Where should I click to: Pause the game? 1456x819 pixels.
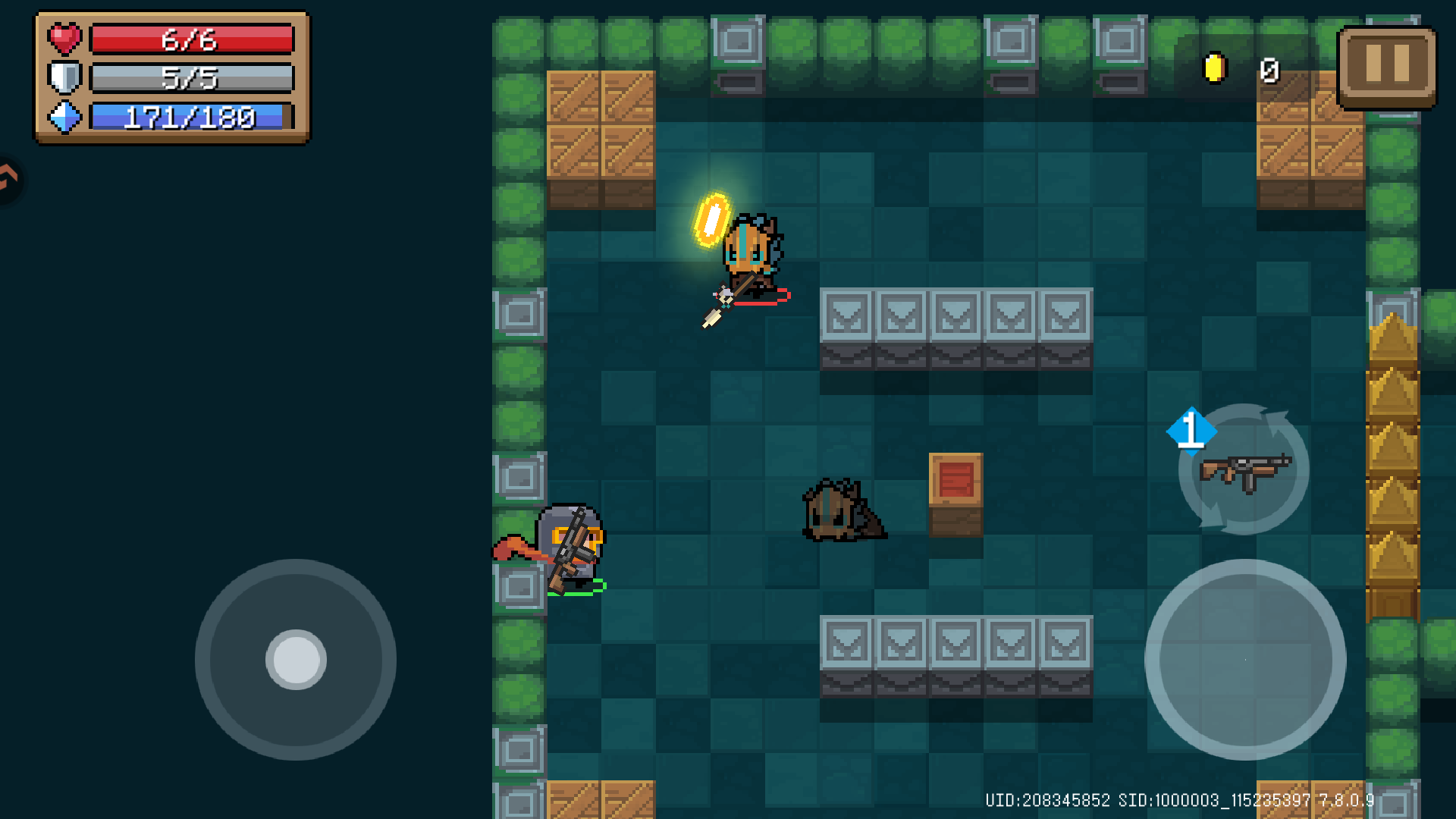click(x=1386, y=67)
